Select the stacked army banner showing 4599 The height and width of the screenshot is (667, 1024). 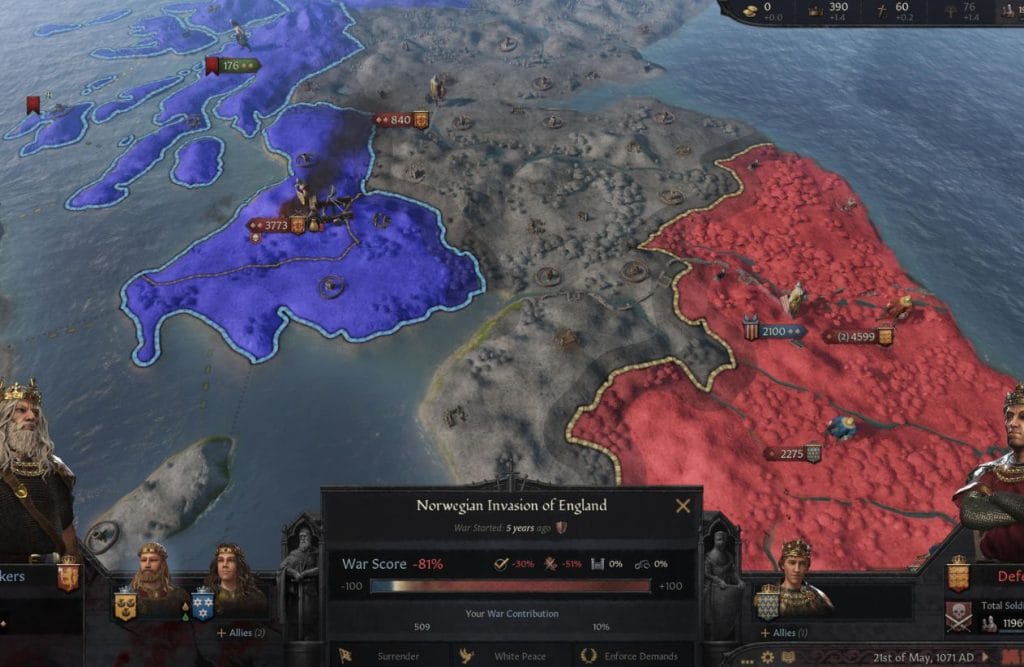(x=857, y=337)
